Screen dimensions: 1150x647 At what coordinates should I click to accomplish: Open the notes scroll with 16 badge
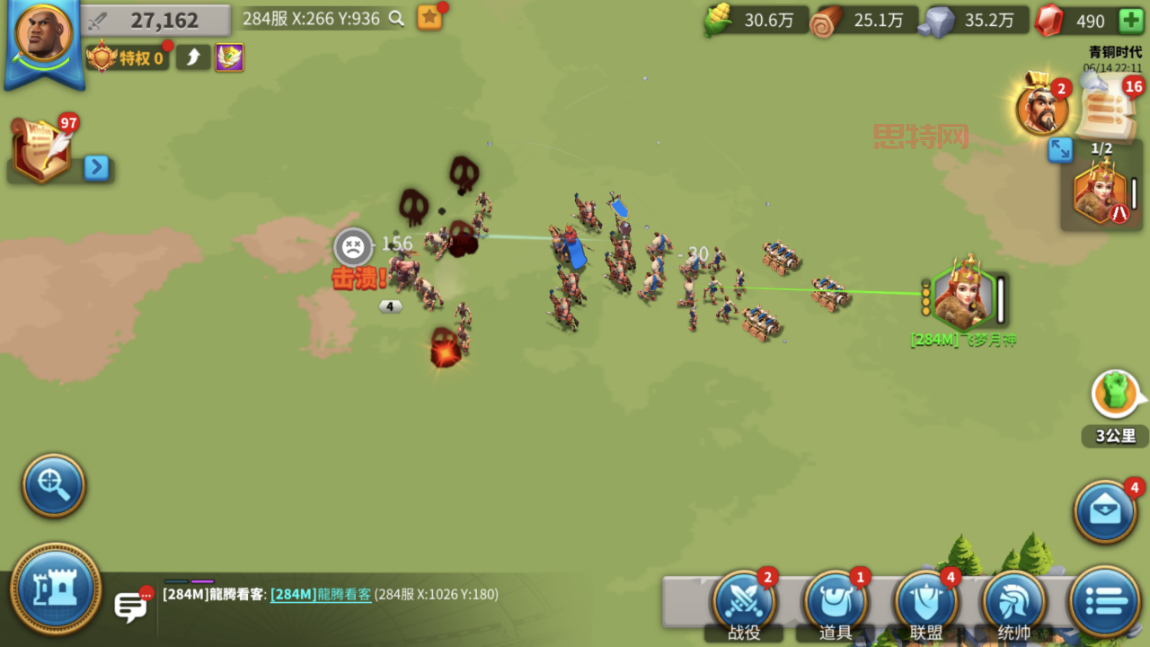1108,108
